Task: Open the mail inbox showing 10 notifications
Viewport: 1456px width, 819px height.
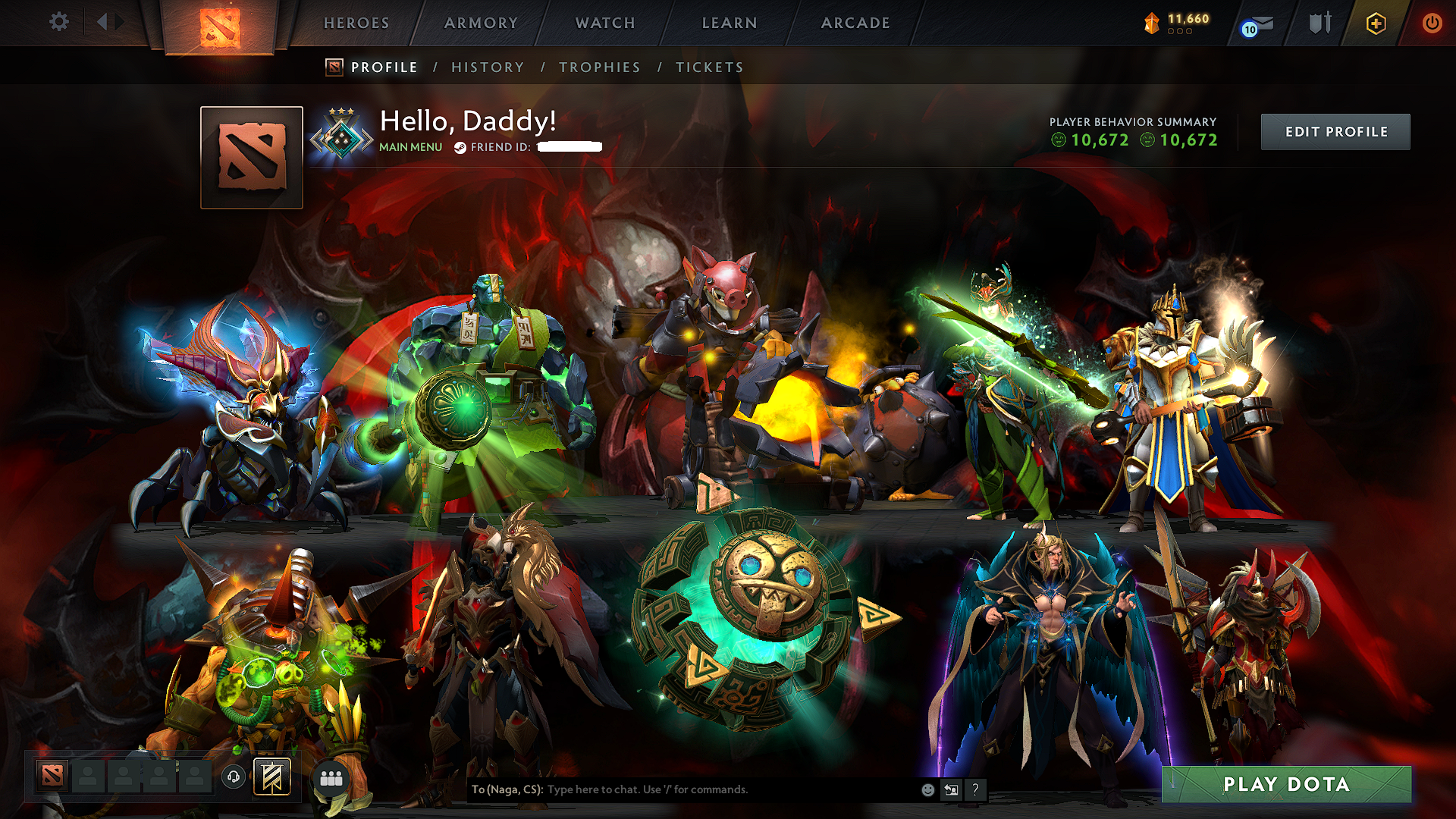Action: coord(1257,24)
